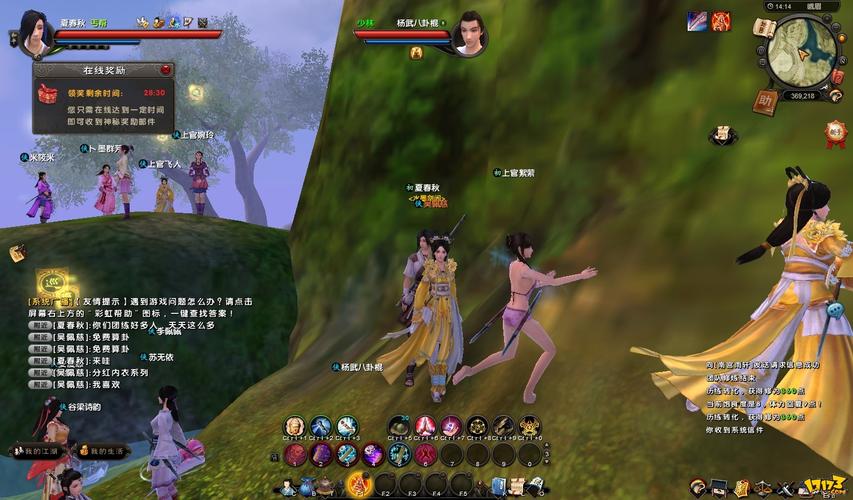Use the skill in hotbar slot 1
The height and width of the screenshot is (500, 853).
[296, 455]
